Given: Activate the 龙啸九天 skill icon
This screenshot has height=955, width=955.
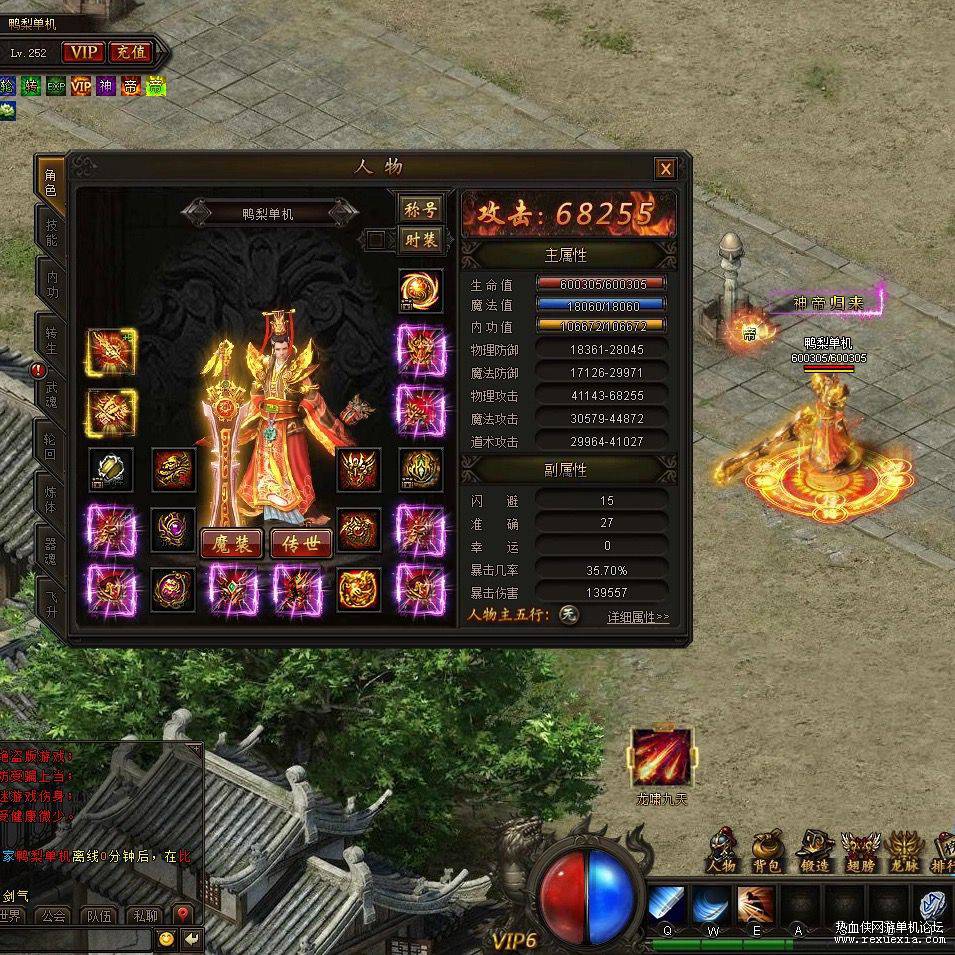Looking at the screenshot, I should pos(661,758).
